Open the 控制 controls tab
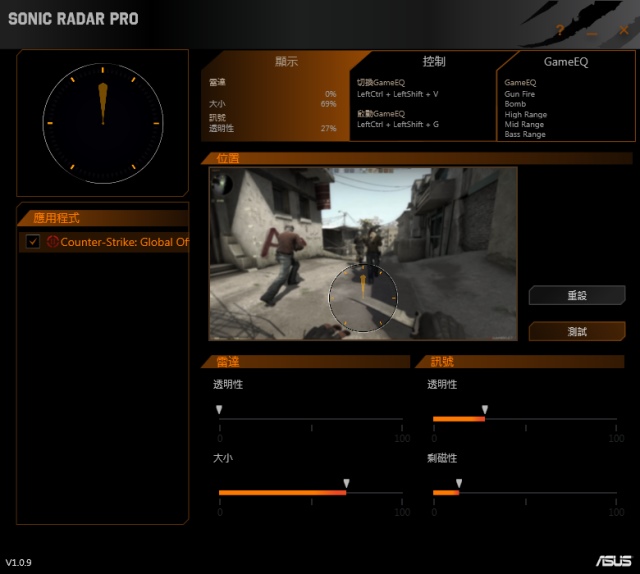 tap(434, 62)
